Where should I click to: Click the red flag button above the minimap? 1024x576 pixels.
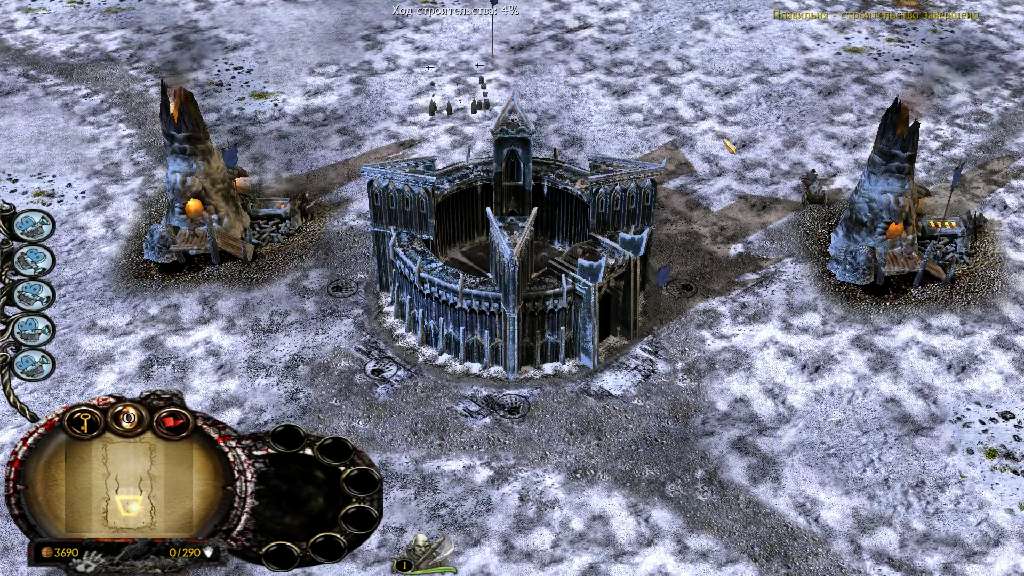pyautogui.click(x=173, y=421)
